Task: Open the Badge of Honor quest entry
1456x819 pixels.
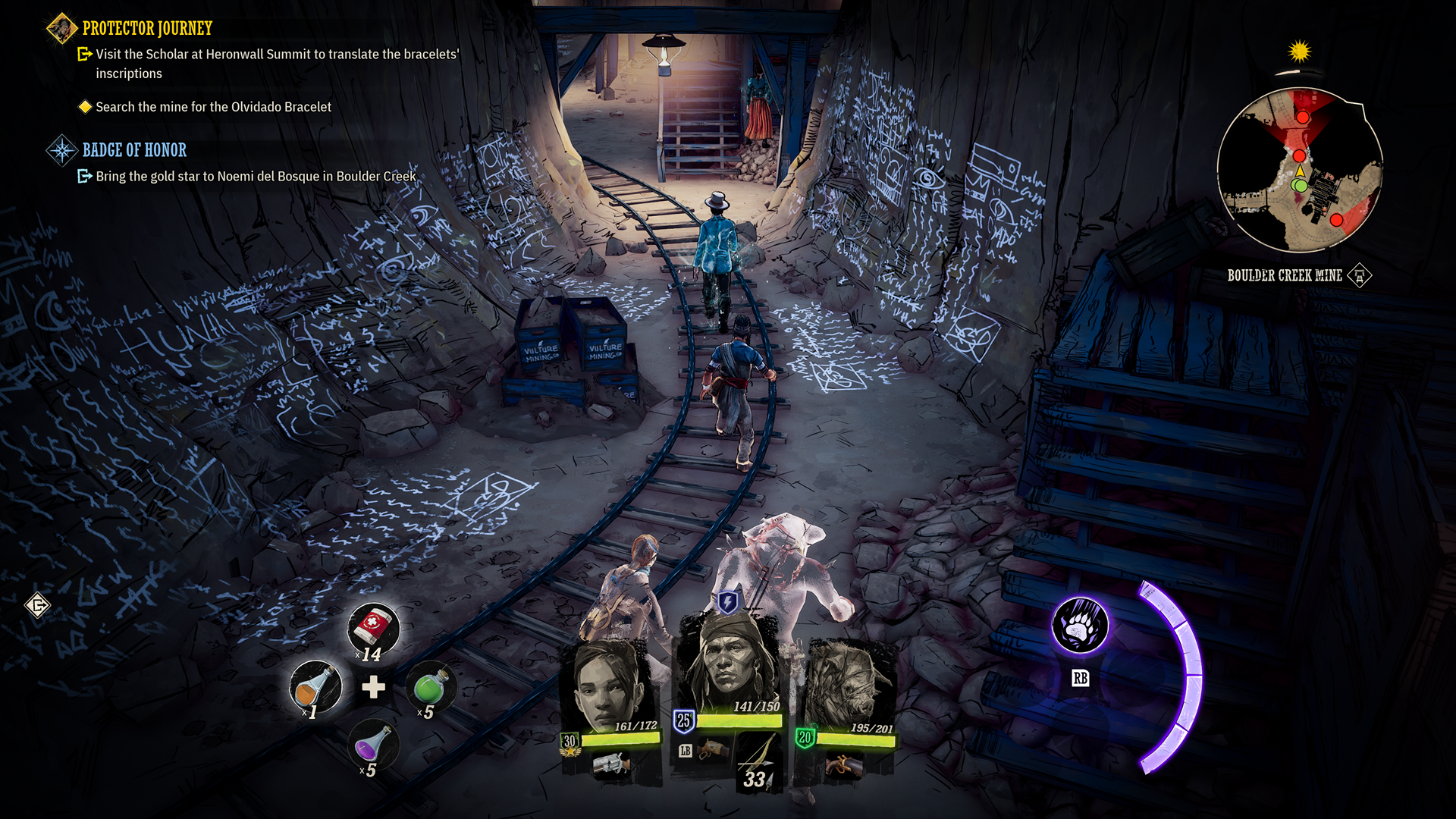Action: coord(134,150)
